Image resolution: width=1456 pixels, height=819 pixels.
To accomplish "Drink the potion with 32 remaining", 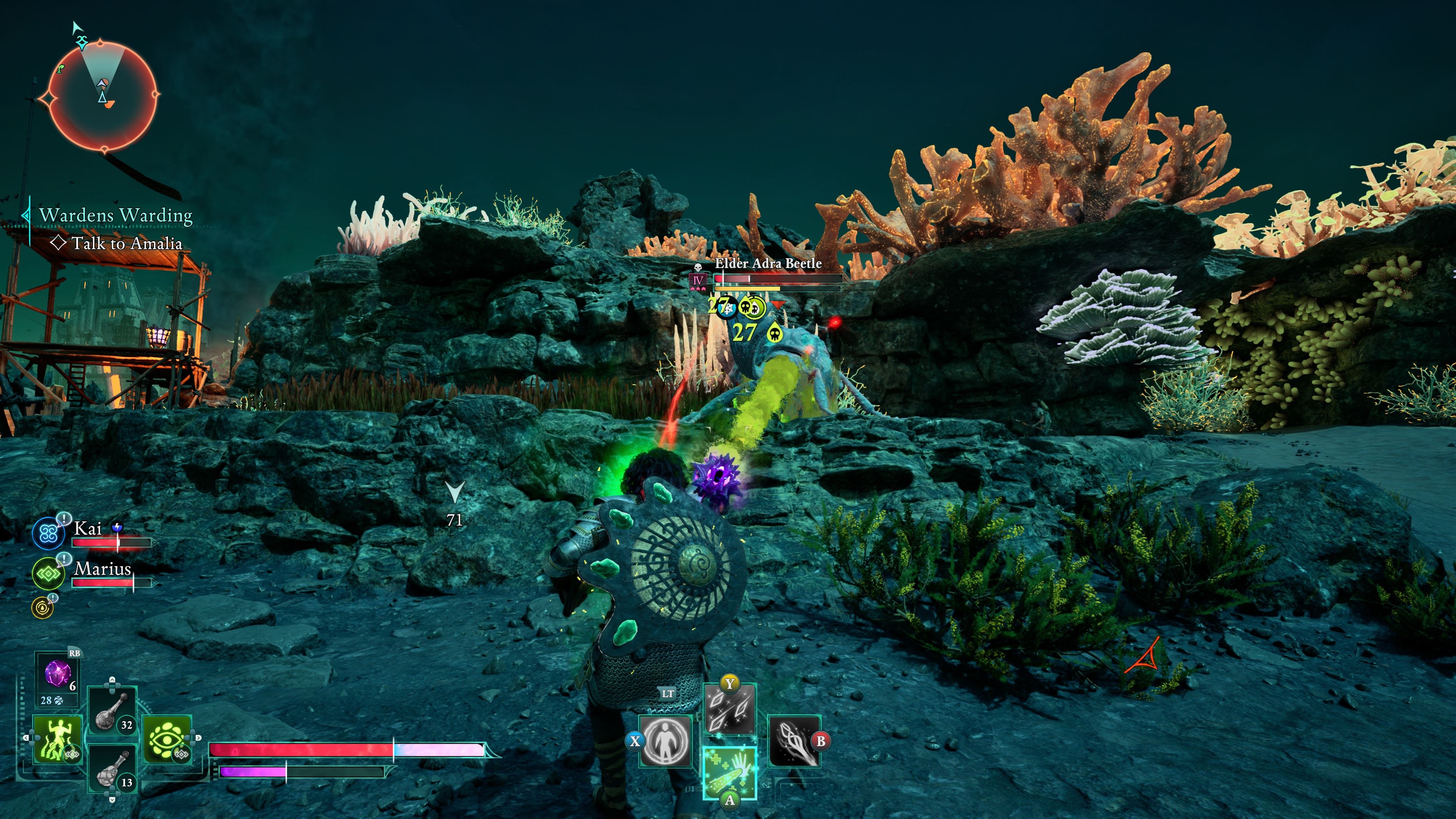I will [x=113, y=710].
